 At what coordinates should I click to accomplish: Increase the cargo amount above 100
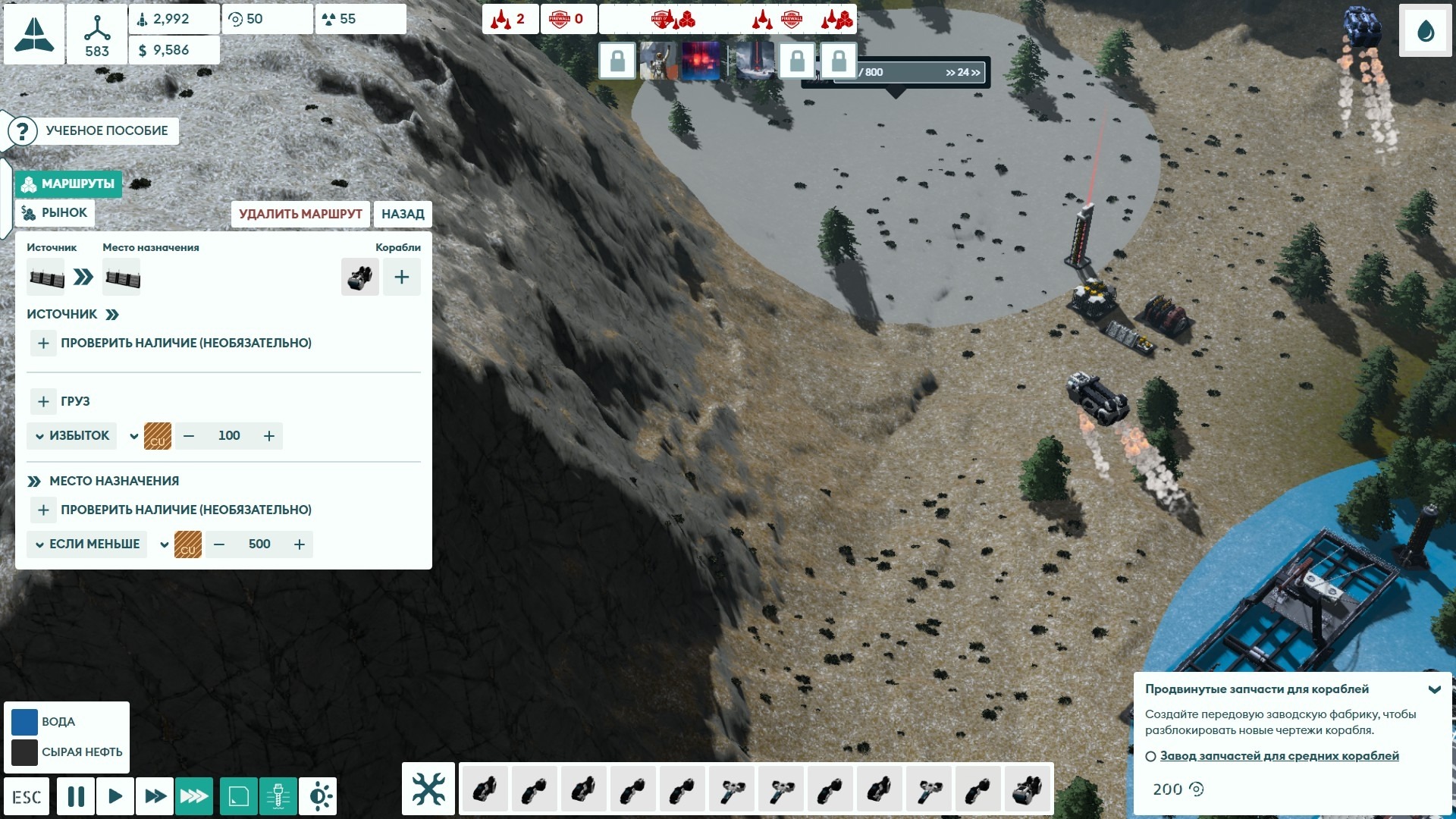[x=269, y=435]
